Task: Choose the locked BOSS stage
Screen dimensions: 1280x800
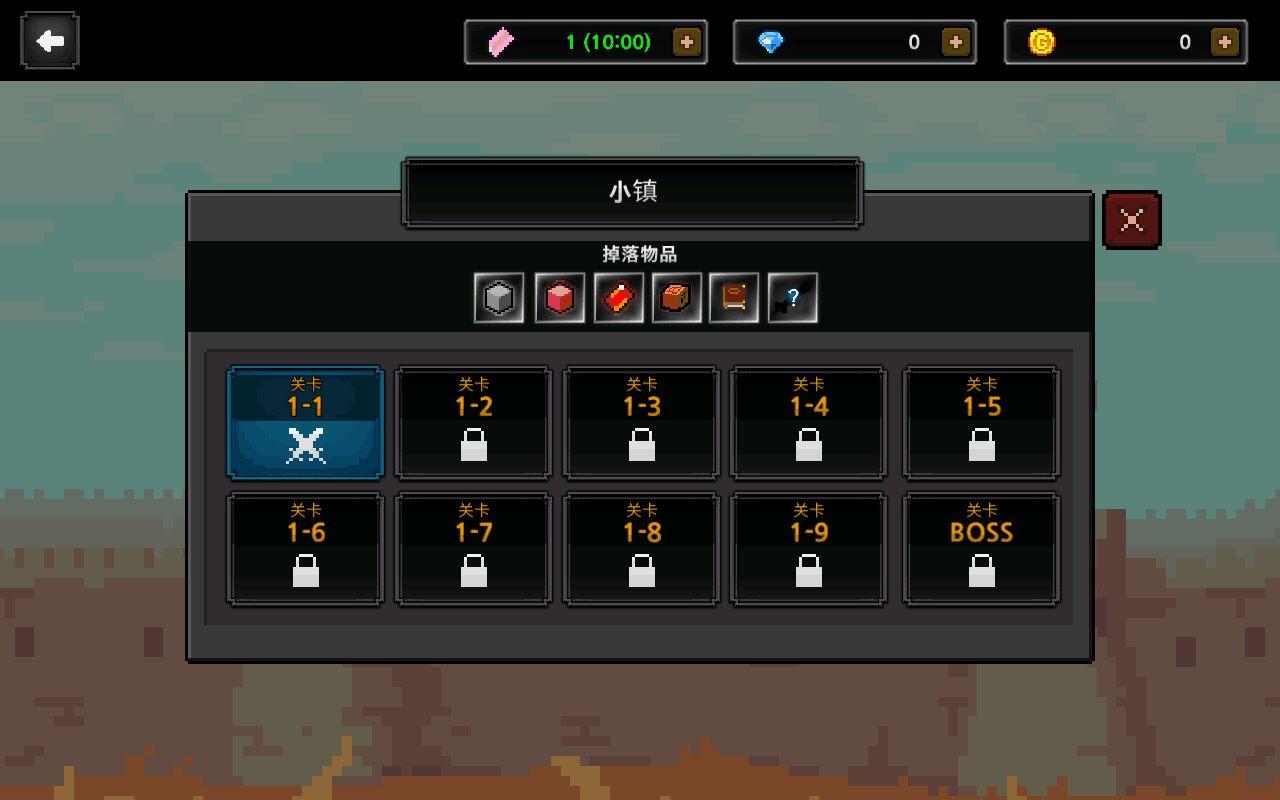Action: coord(981,549)
